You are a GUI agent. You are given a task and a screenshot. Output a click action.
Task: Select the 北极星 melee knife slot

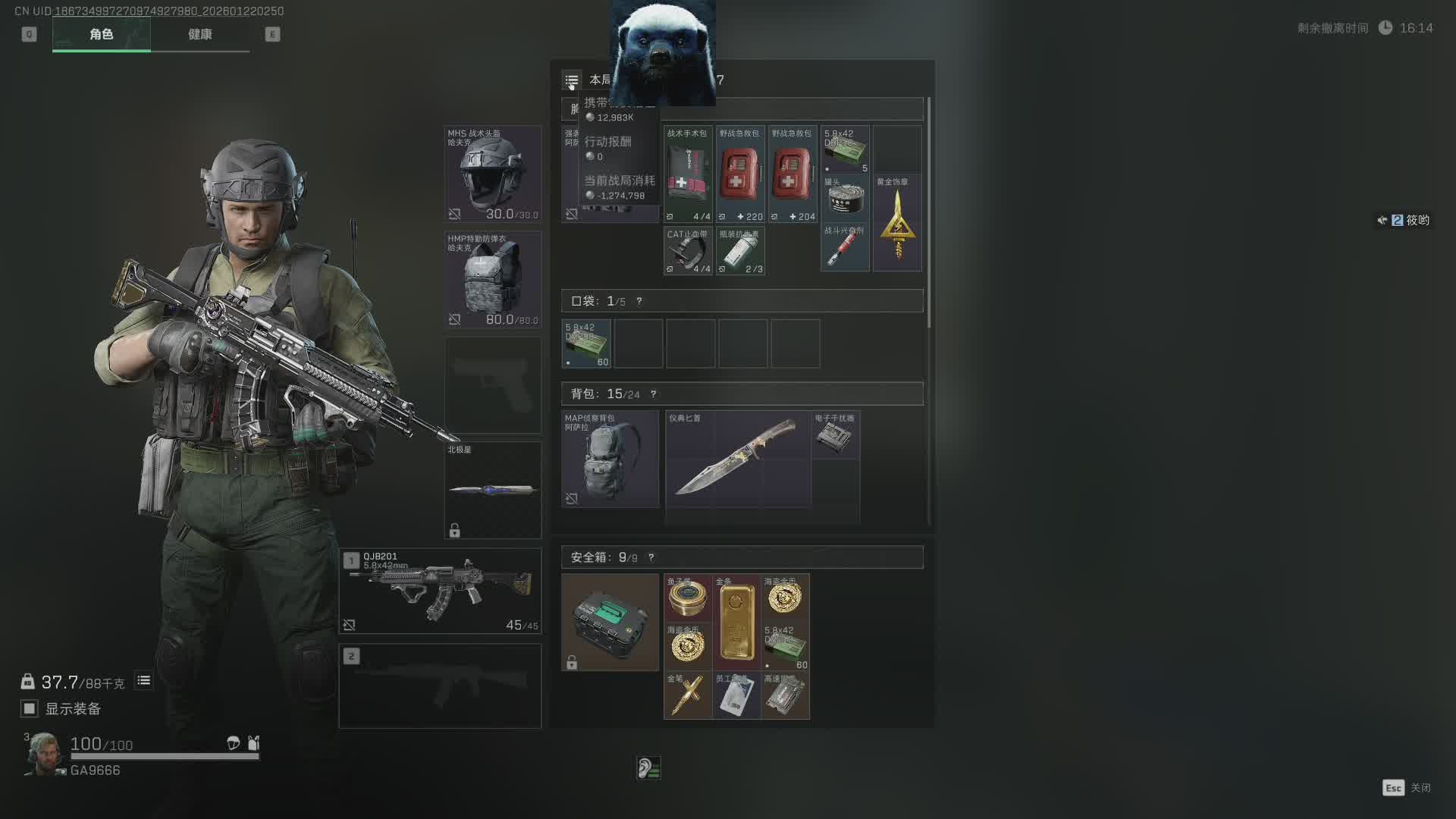click(492, 490)
